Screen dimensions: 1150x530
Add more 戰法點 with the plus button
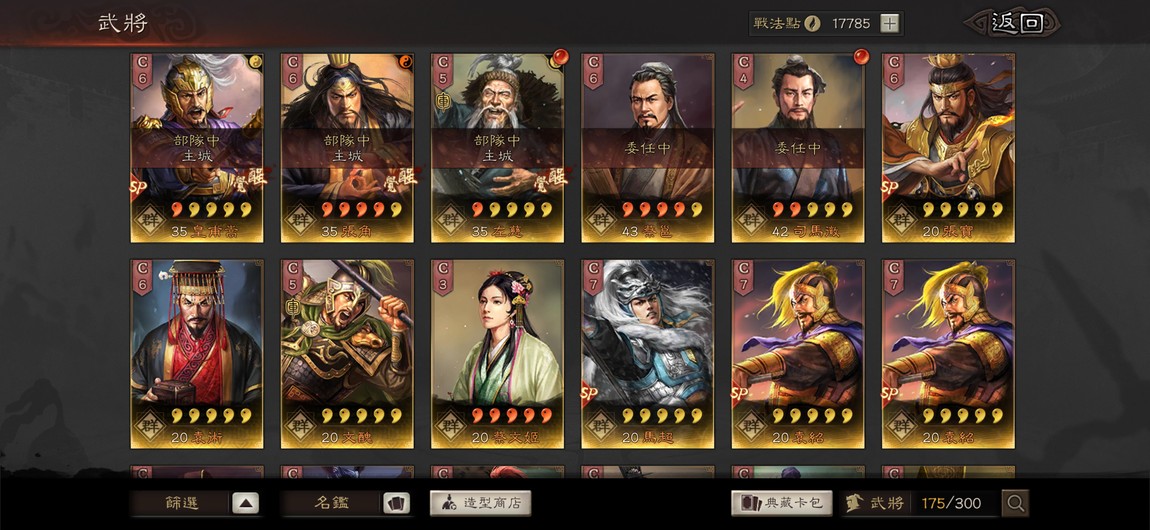point(889,24)
